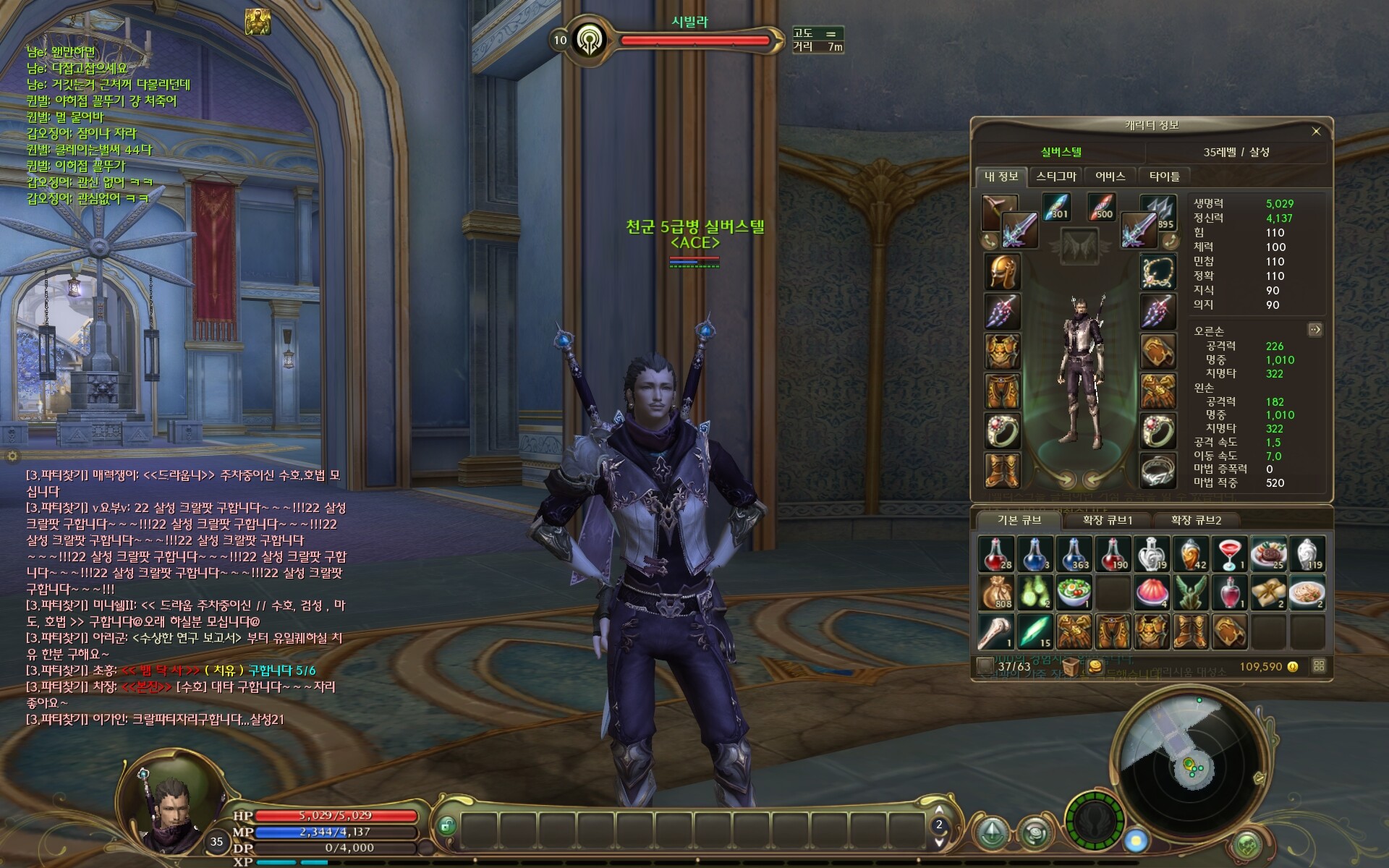This screenshot has height=868, width=1389.
Task: Switch to the 스티그마 tab
Action: [x=1055, y=176]
